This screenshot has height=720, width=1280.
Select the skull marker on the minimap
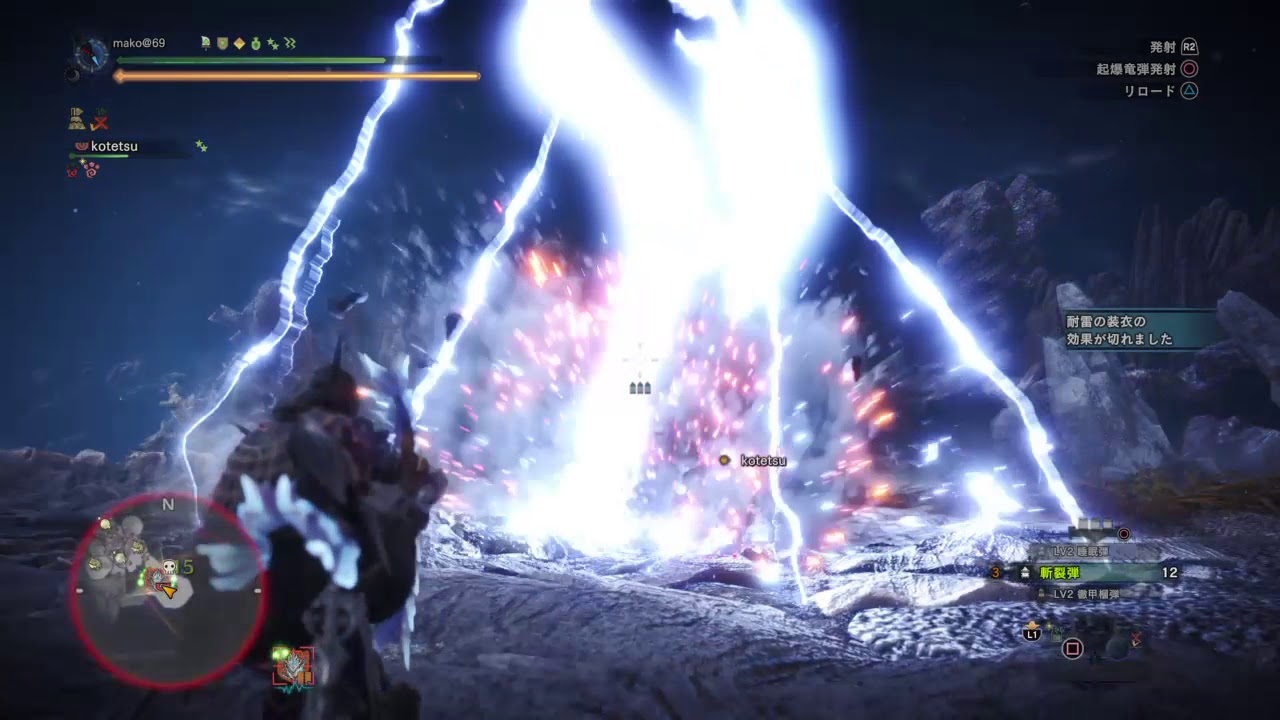(169, 567)
